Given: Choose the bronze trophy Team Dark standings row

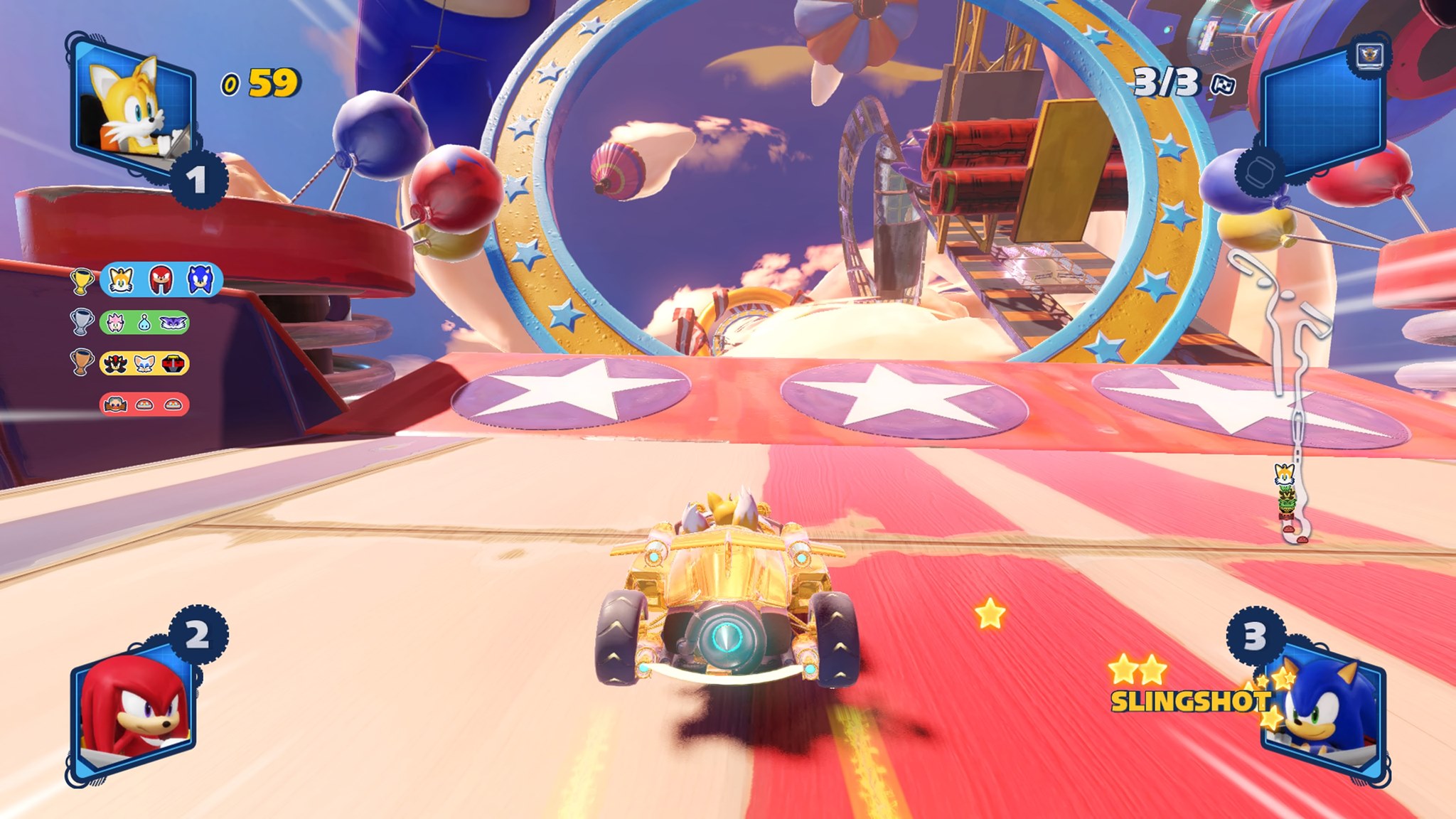Looking at the screenshot, I should (144, 363).
